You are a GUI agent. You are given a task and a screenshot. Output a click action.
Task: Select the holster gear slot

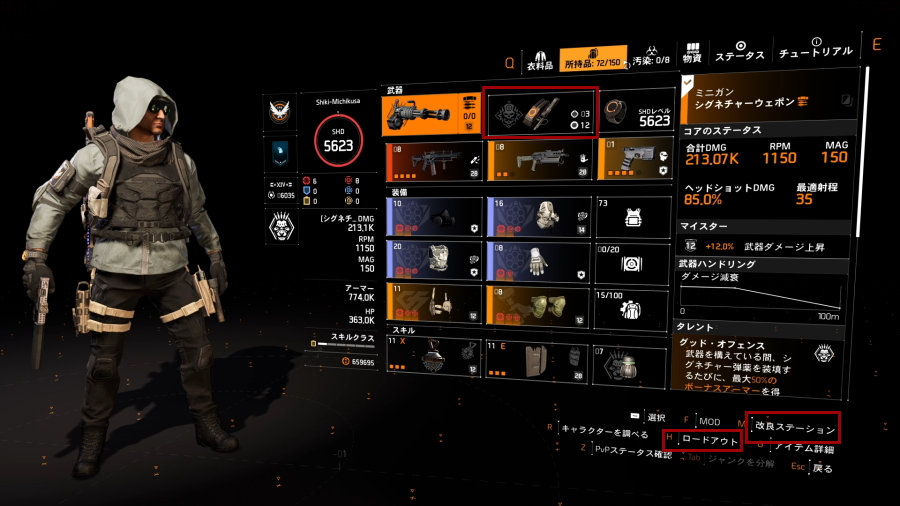431,306
